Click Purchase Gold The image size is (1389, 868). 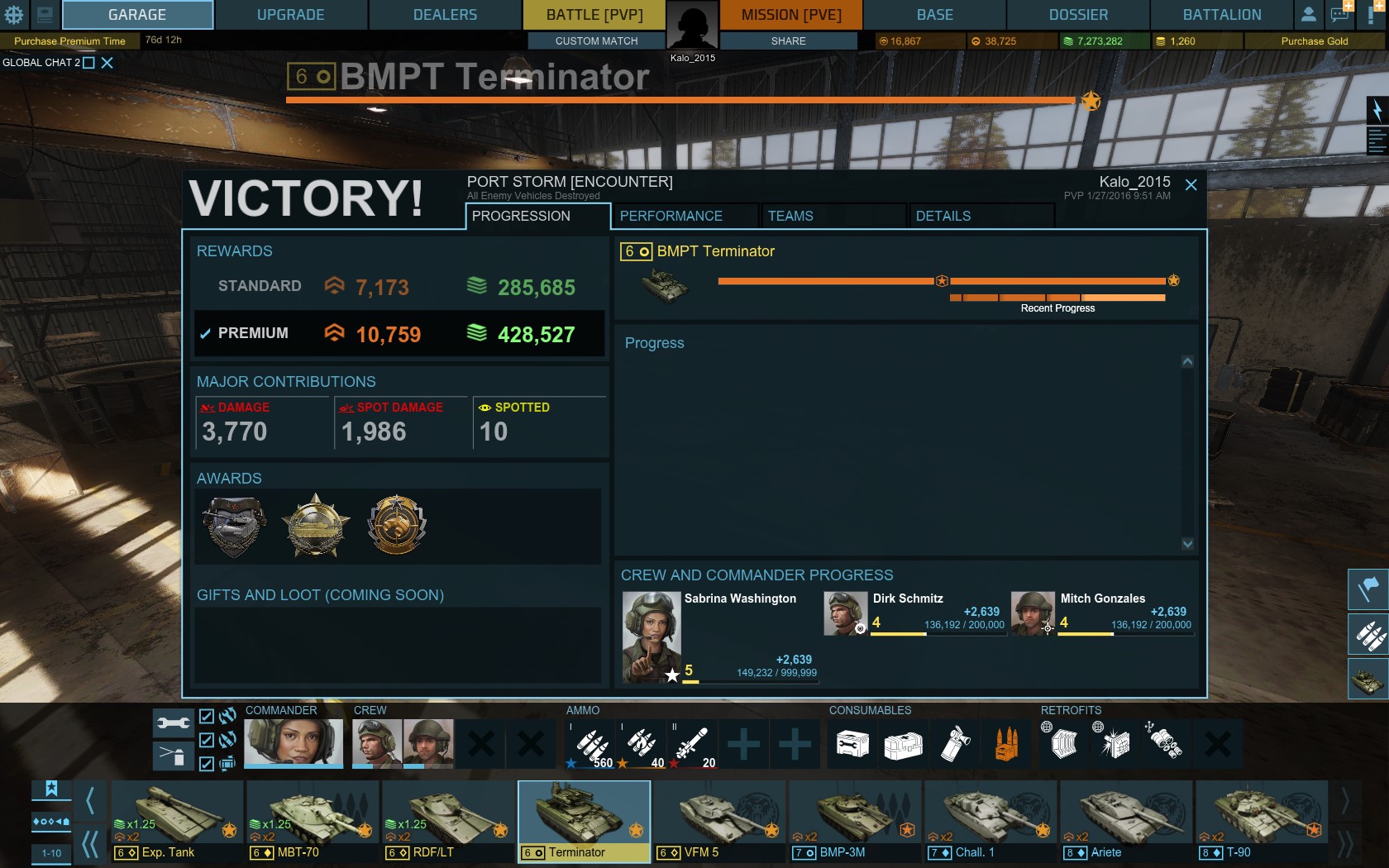(x=1314, y=41)
